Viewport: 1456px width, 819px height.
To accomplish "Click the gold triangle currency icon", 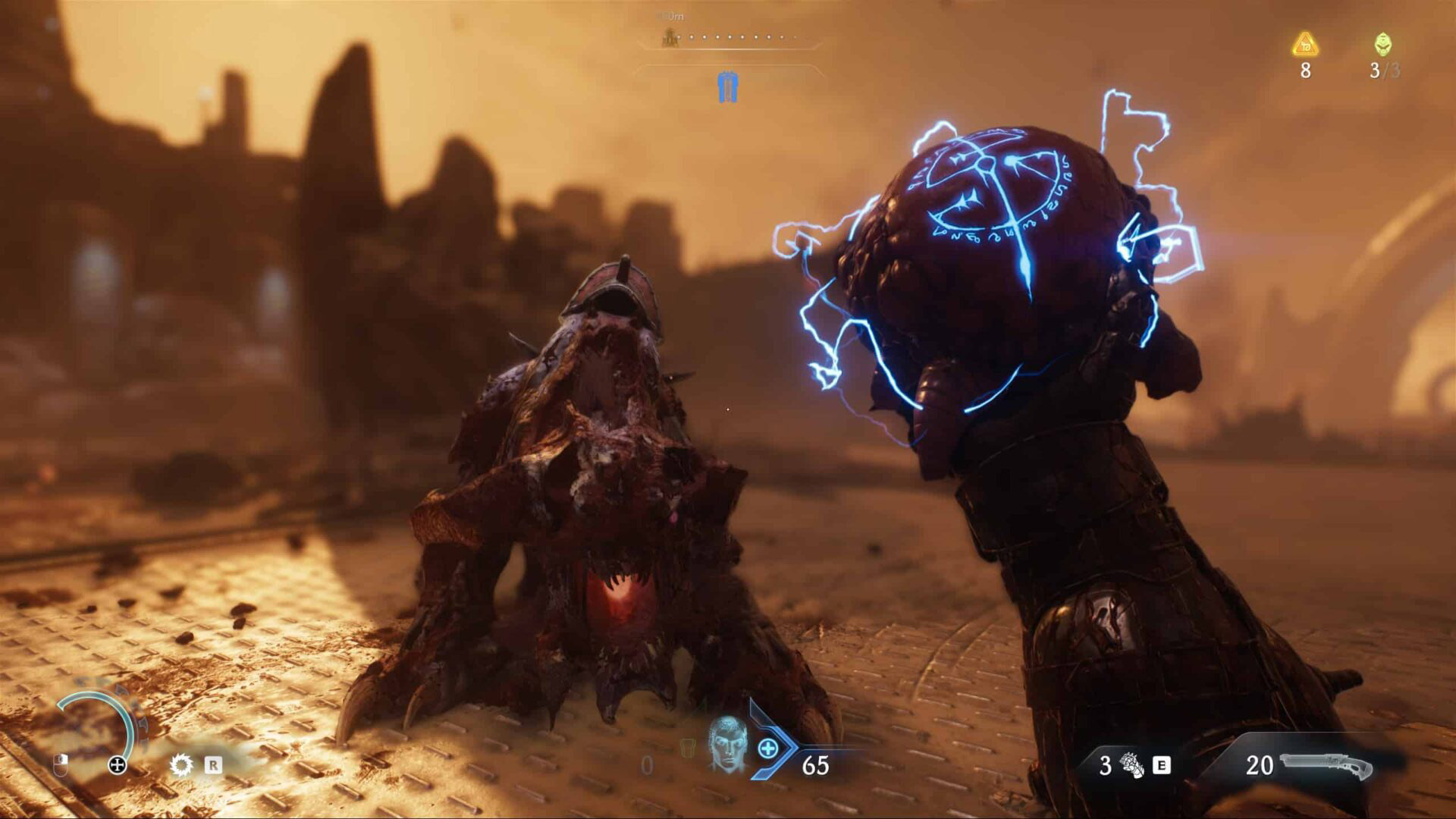I will [1305, 45].
